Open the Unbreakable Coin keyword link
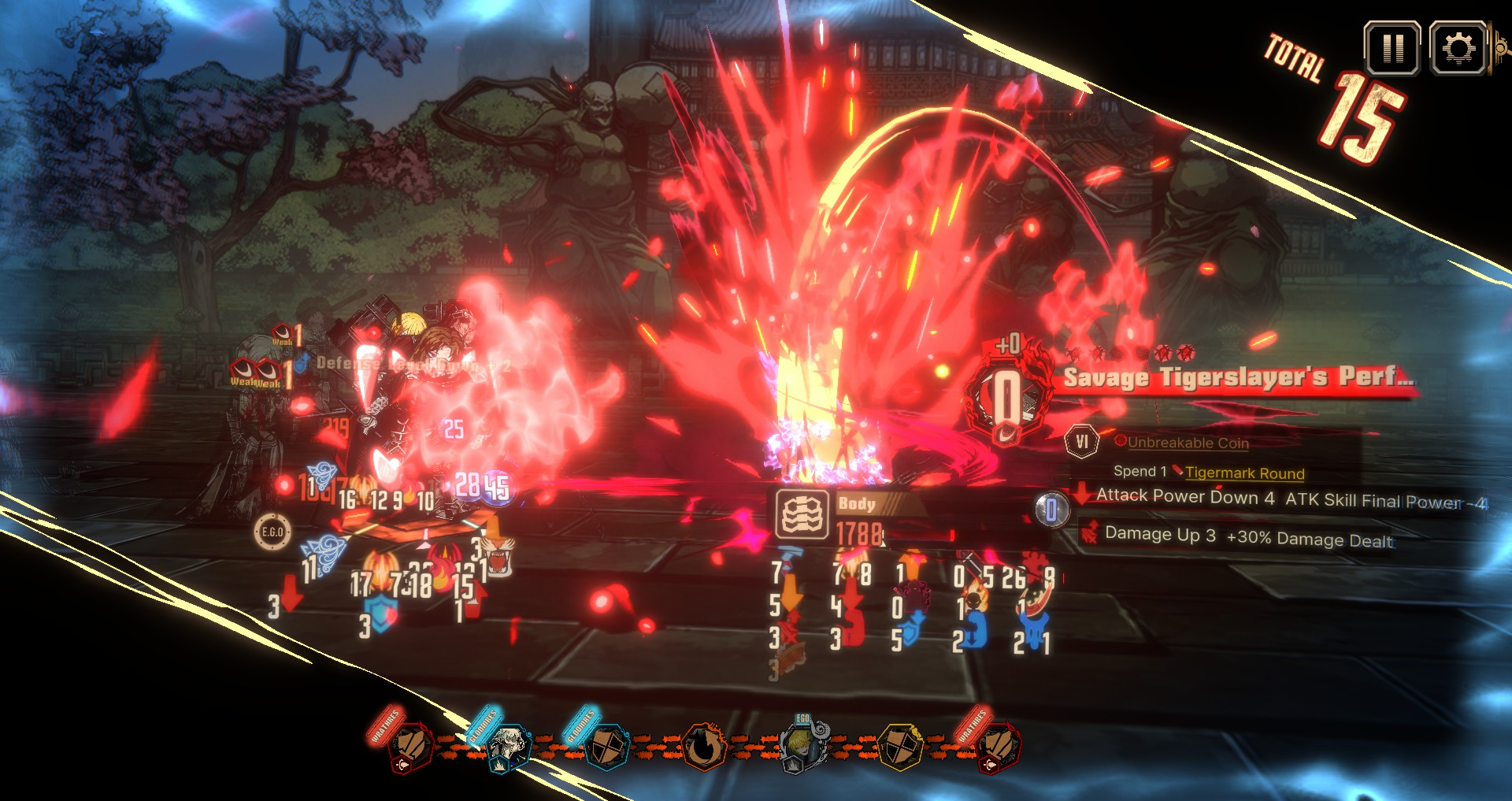The width and height of the screenshot is (1512, 801). pyautogui.click(x=1188, y=443)
